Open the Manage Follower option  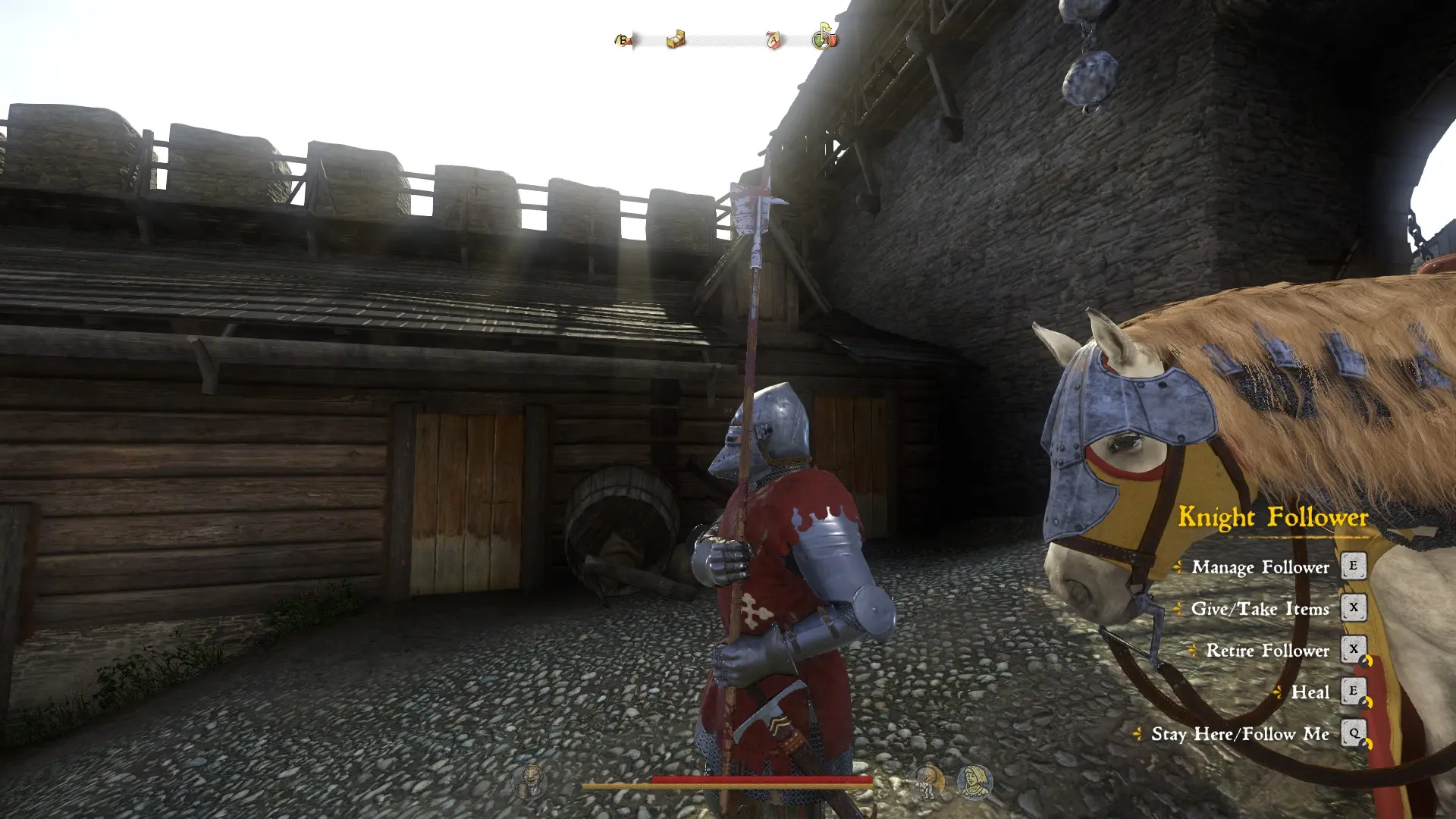click(1261, 568)
